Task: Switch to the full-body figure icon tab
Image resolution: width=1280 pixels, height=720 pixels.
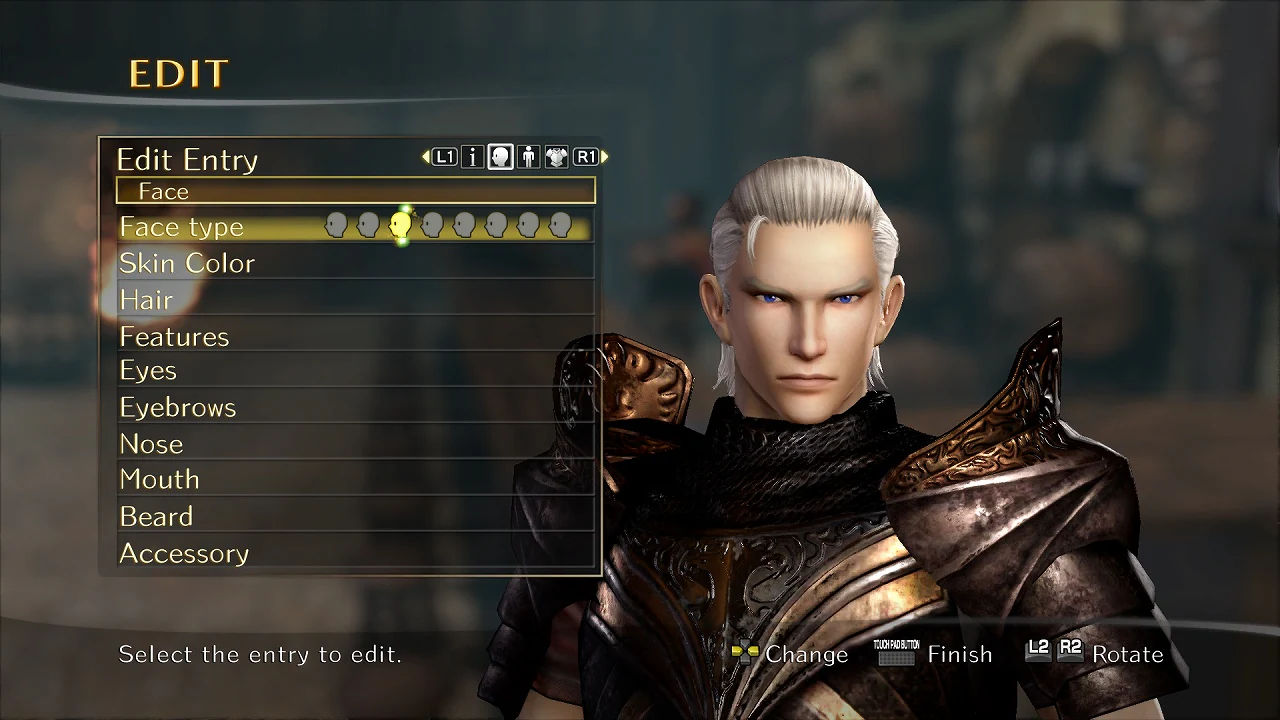Action: point(528,157)
